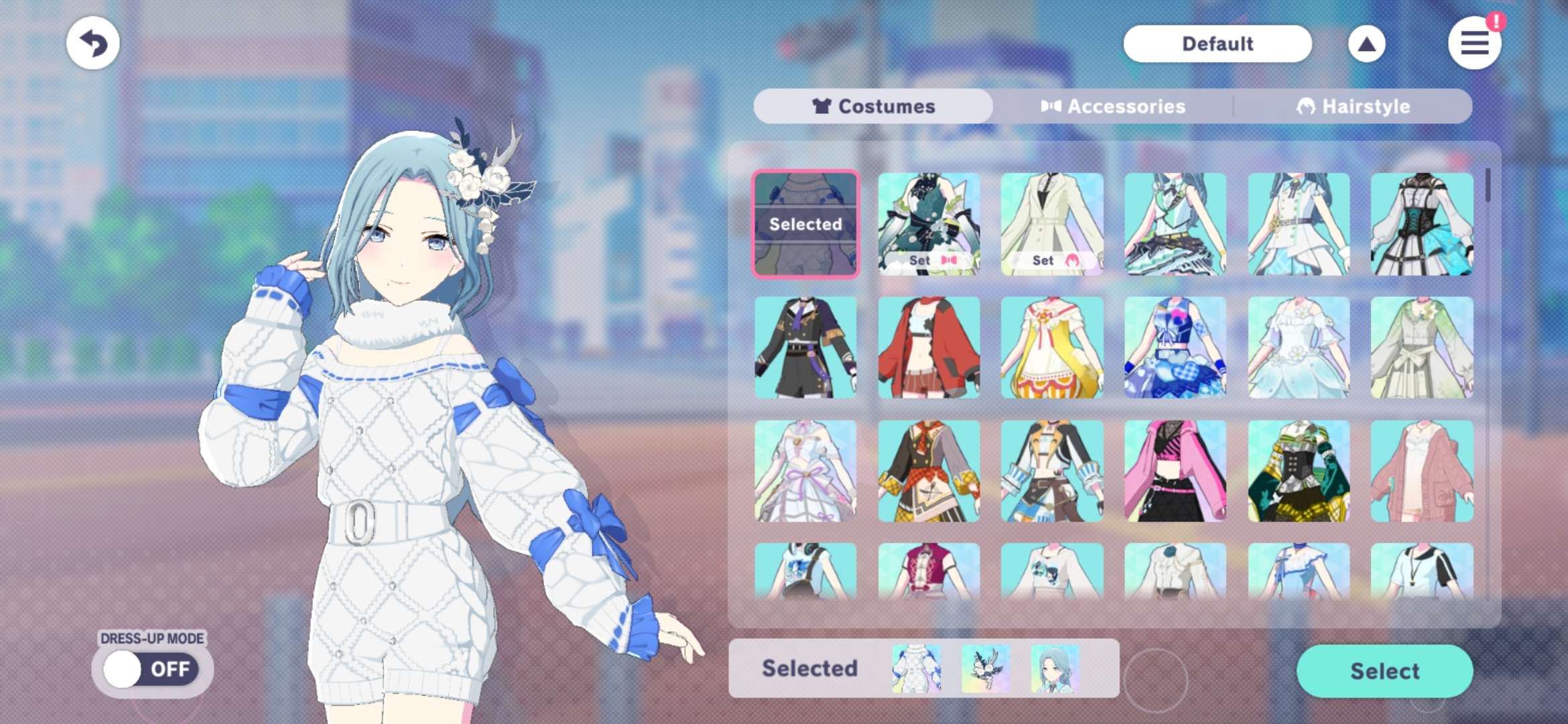Switch to the Hairstyle tab
The image size is (1568, 724).
[1353, 107]
